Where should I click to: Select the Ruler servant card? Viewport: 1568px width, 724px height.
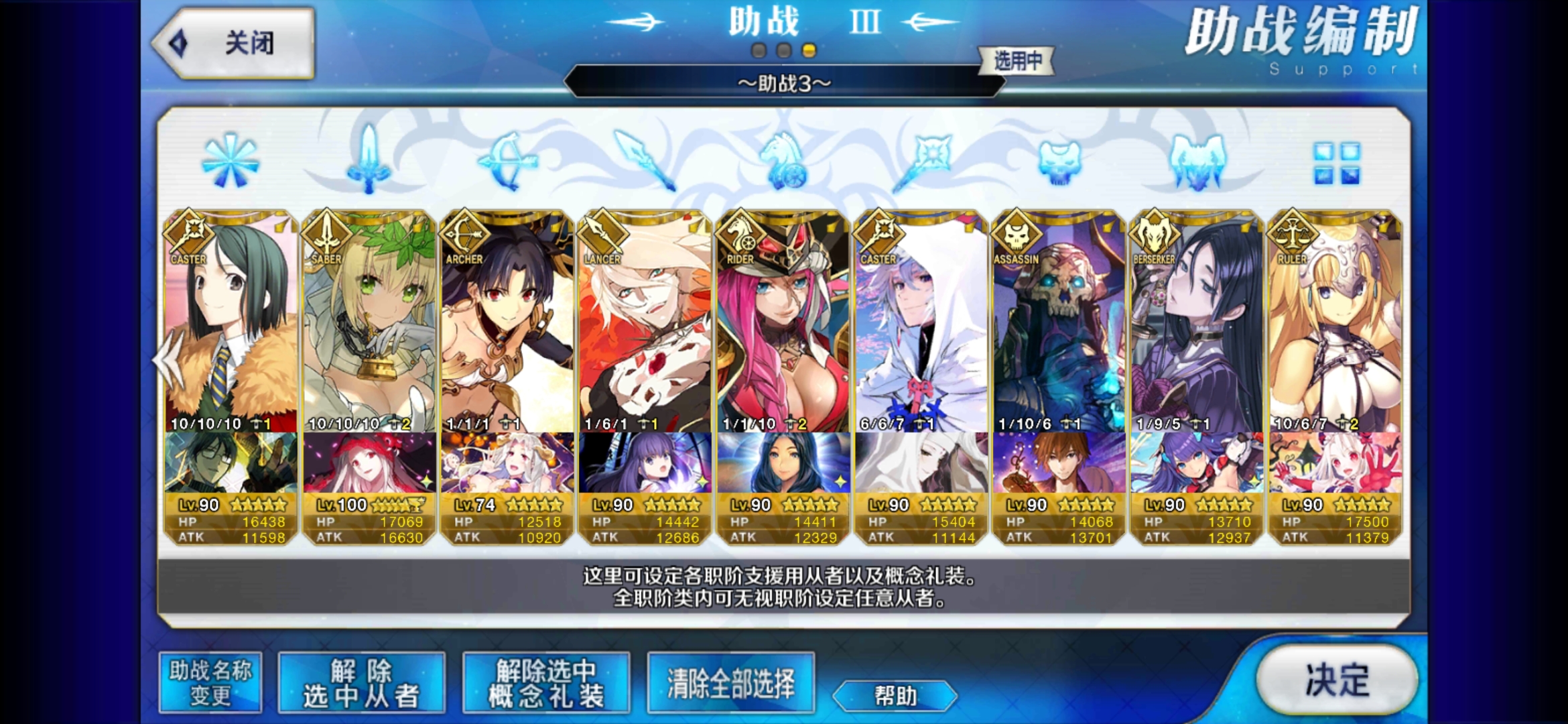pyautogui.click(x=1335, y=322)
